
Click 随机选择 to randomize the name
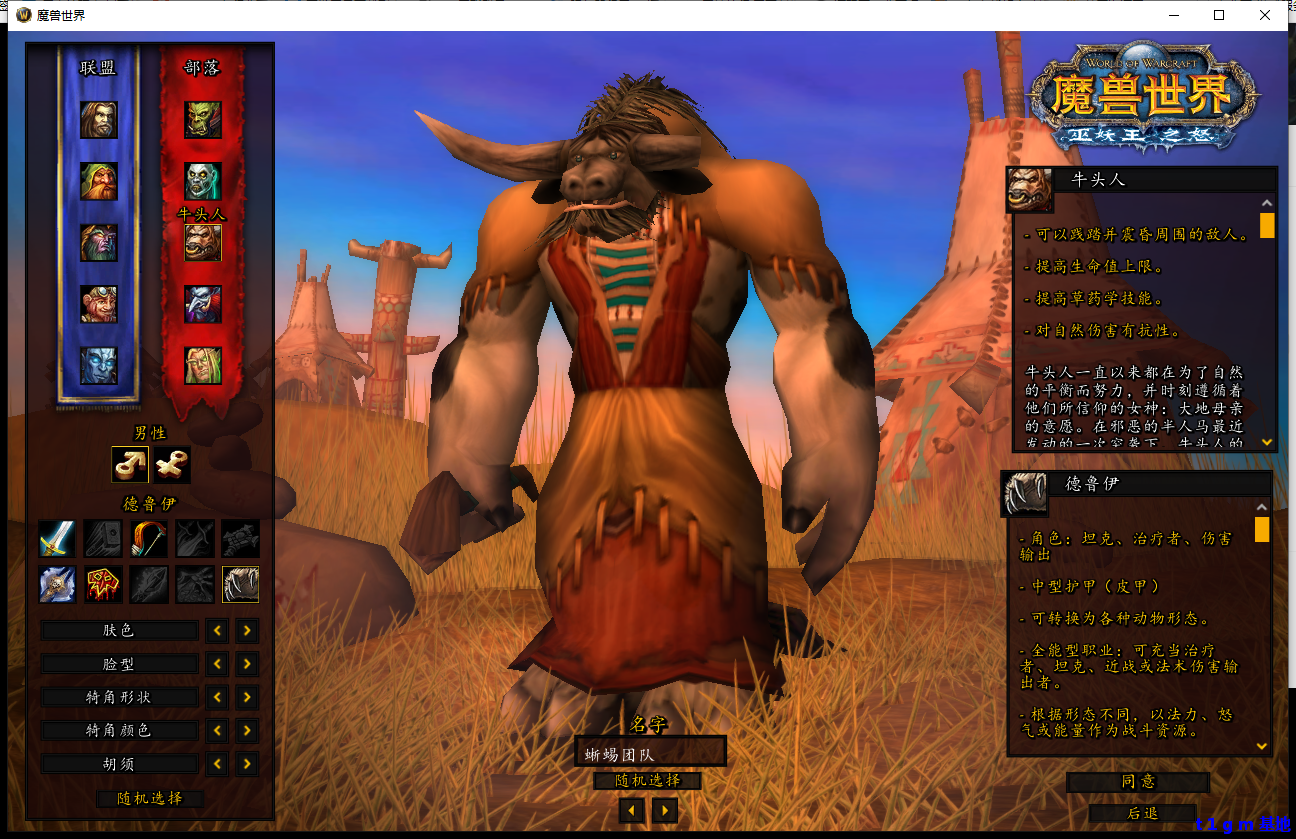(x=650, y=781)
